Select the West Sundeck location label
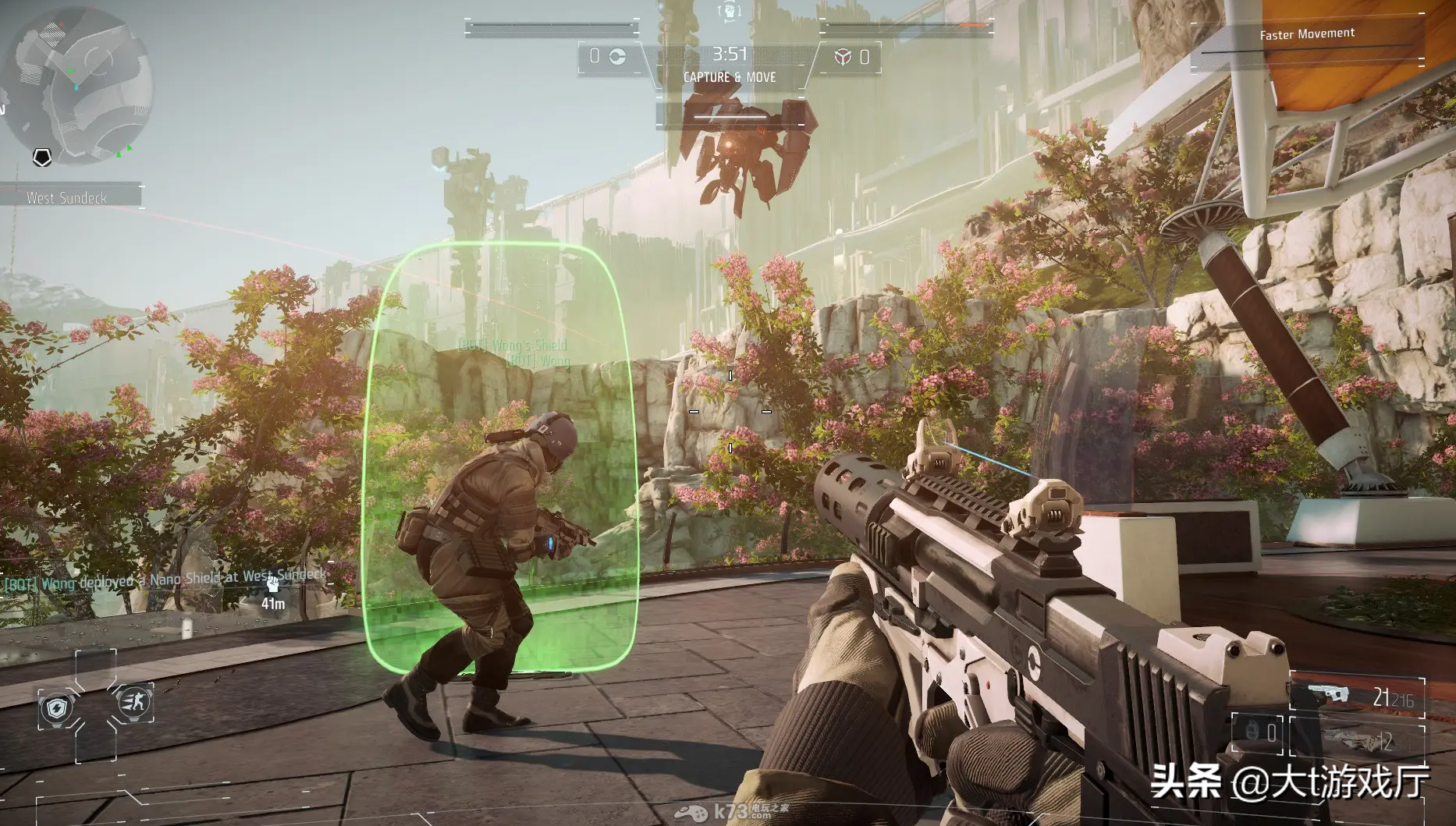This screenshot has height=826, width=1456. (x=67, y=197)
